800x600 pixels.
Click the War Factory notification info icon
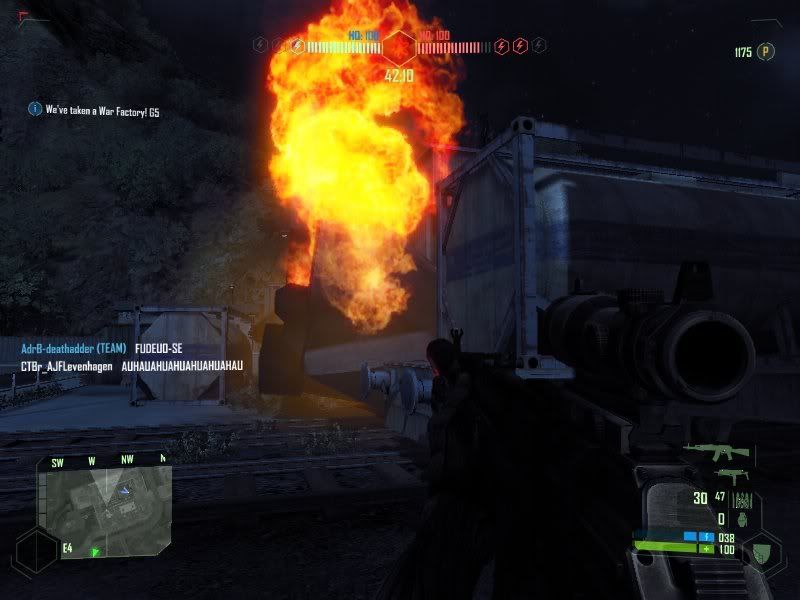(x=35, y=110)
